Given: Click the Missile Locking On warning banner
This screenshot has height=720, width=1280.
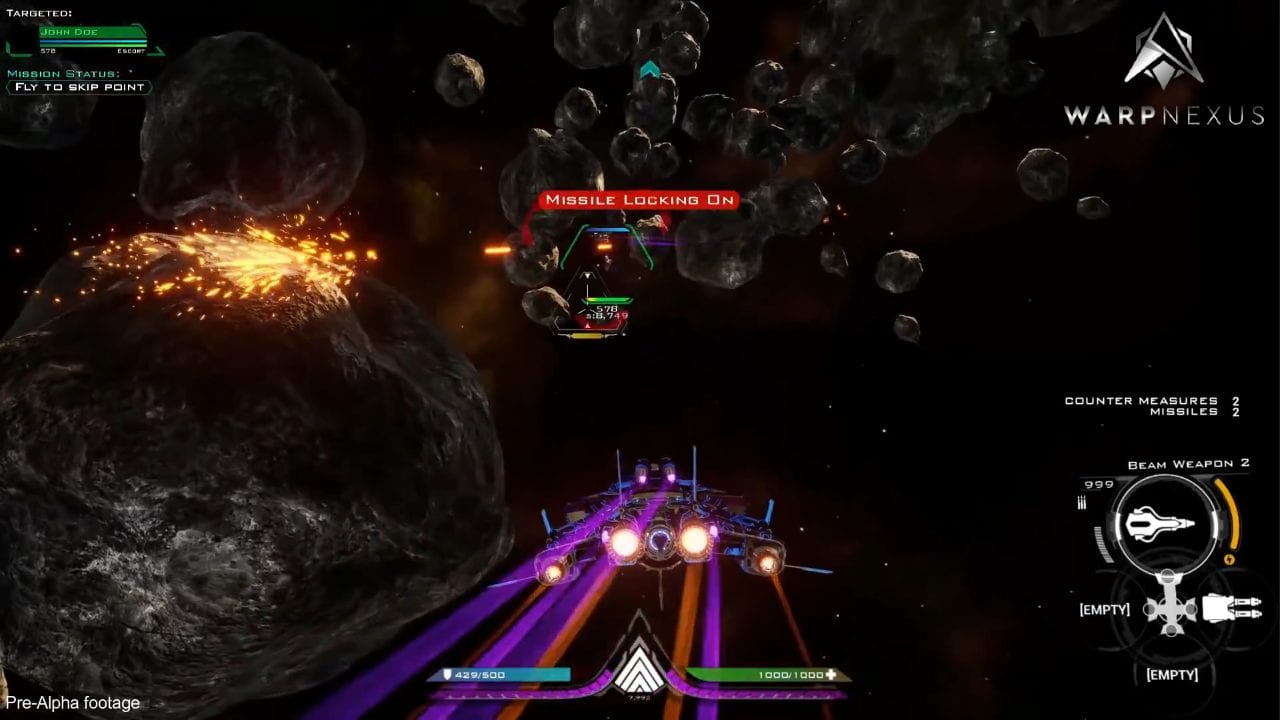Looking at the screenshot, I should [x=639, y=200].
